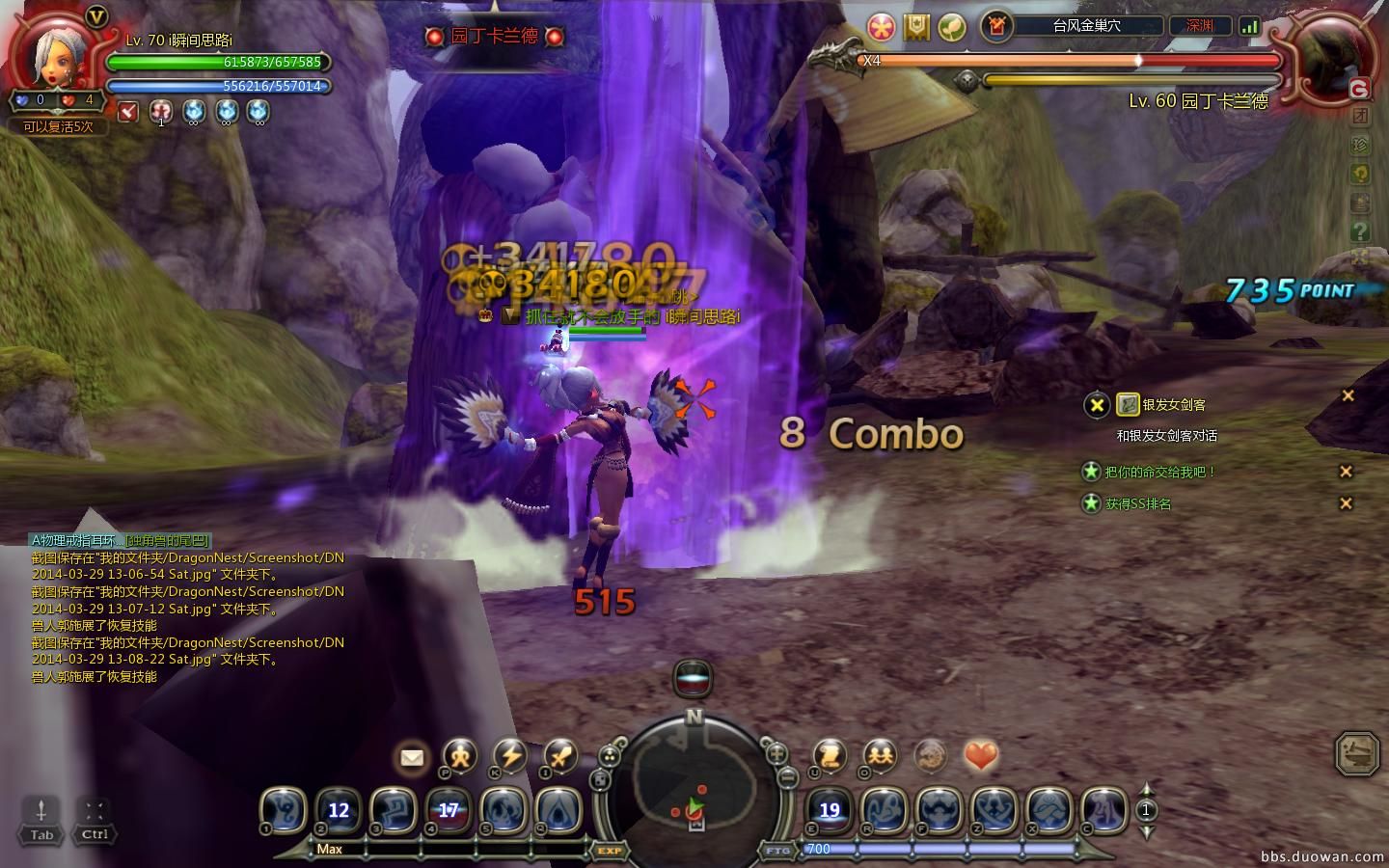Open the friends two-figures icon
The height and width of the screenshot is (868, 1389).
tap(880, 756)
